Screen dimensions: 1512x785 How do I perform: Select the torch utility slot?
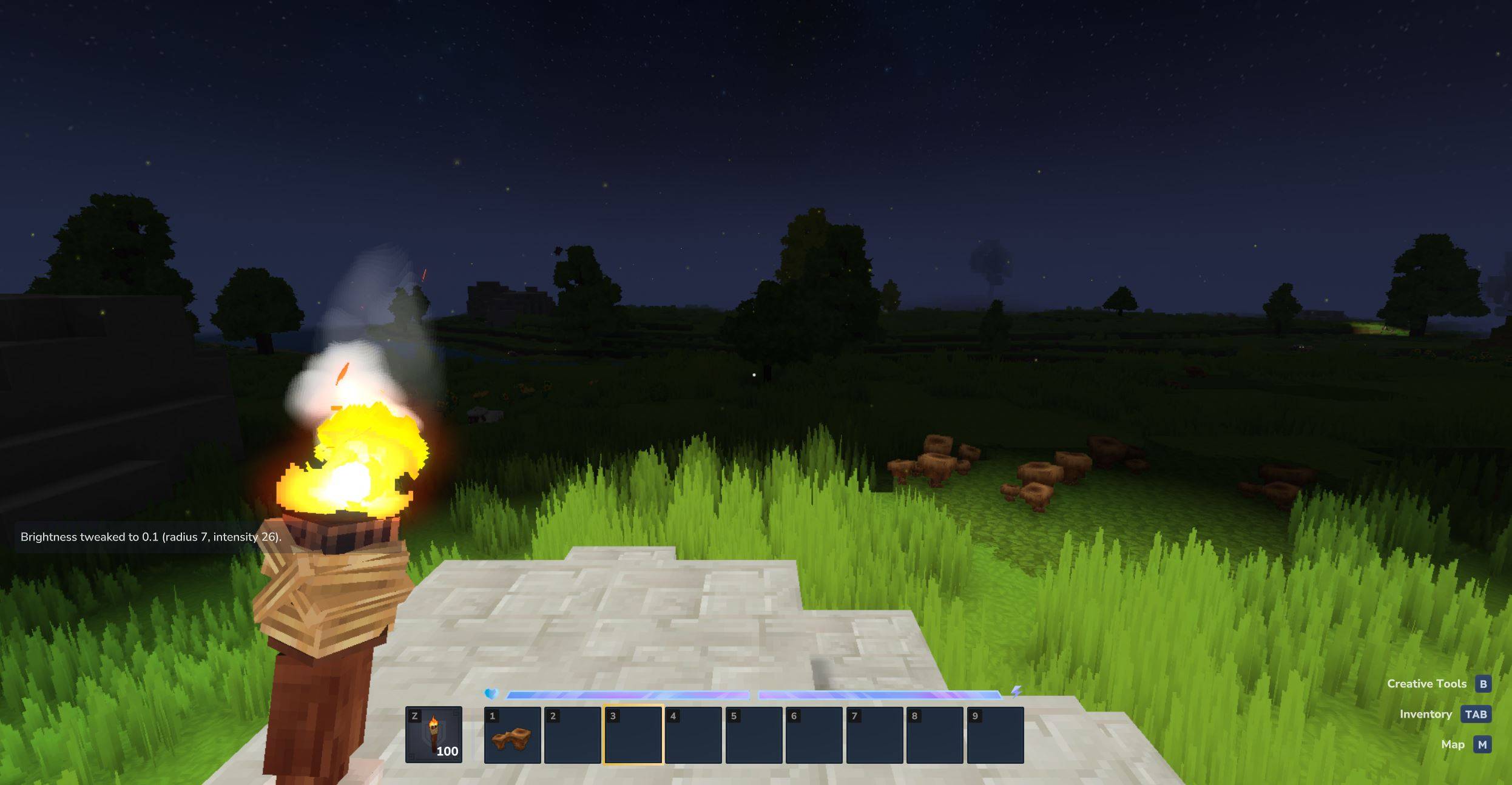pos(433,735)
